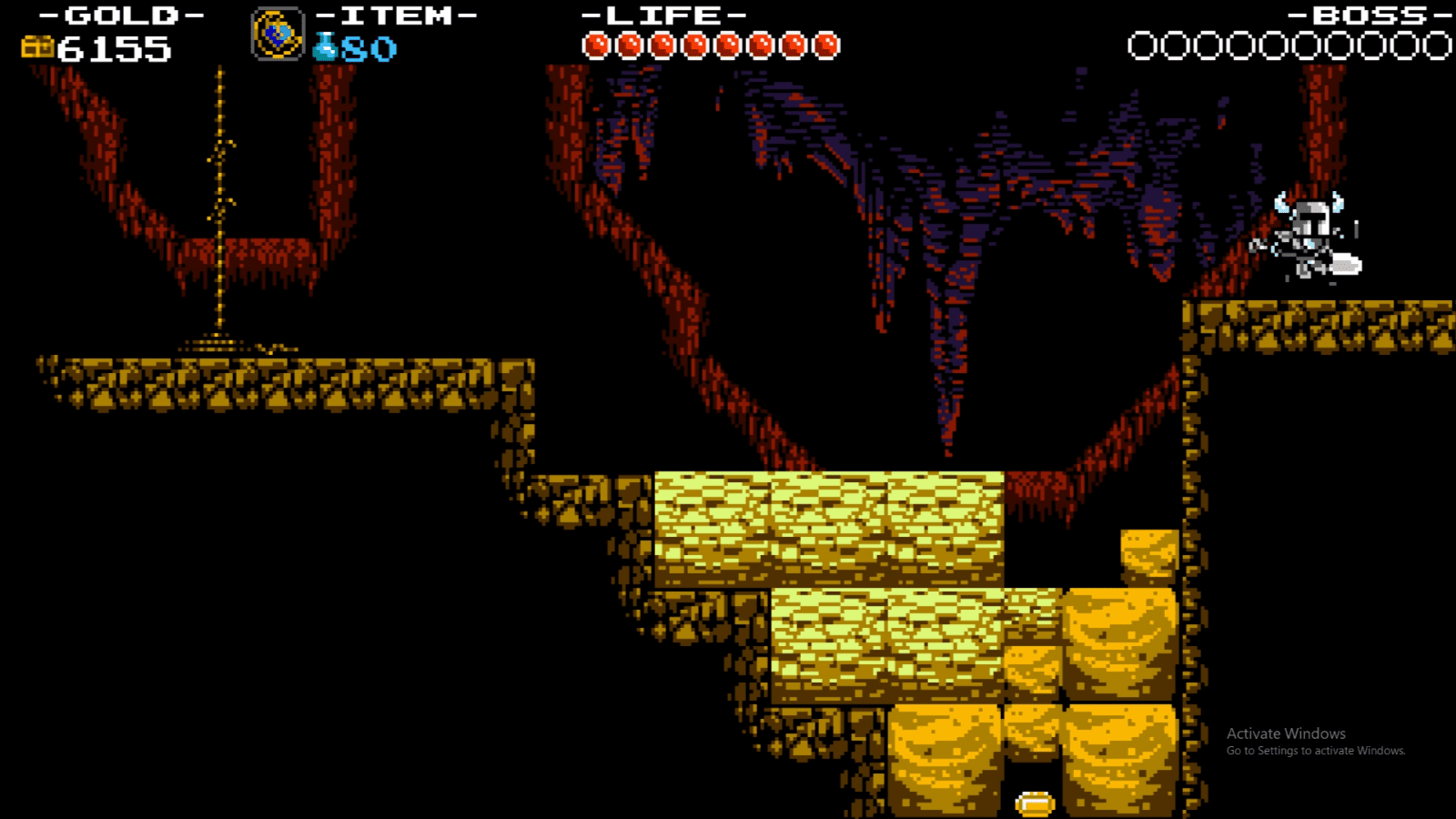Image resolution: width=1456 pixels, height=819 pixels.
Task: Click the first red heart in LIFE meter
Action: (598, 42)
